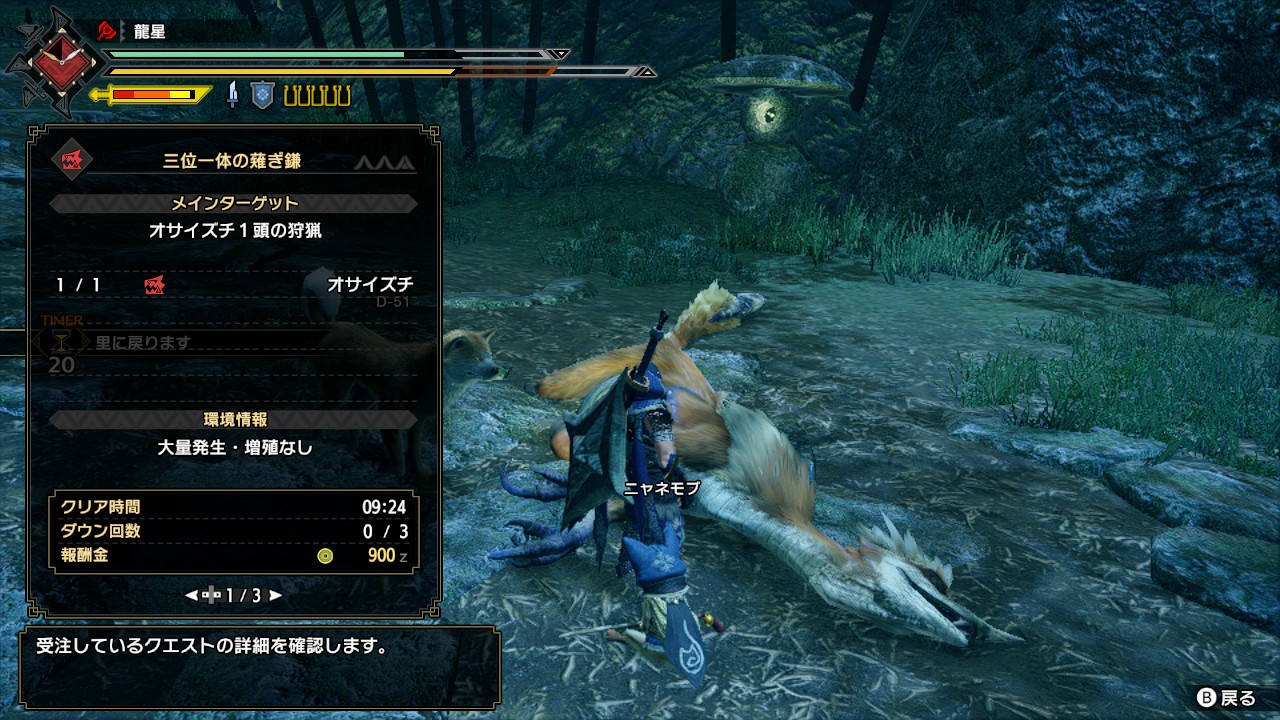Viewport: 1280px width, 720px height.
Task: Click the red monster icon beside quest title
Action: [x=72, y=160]
